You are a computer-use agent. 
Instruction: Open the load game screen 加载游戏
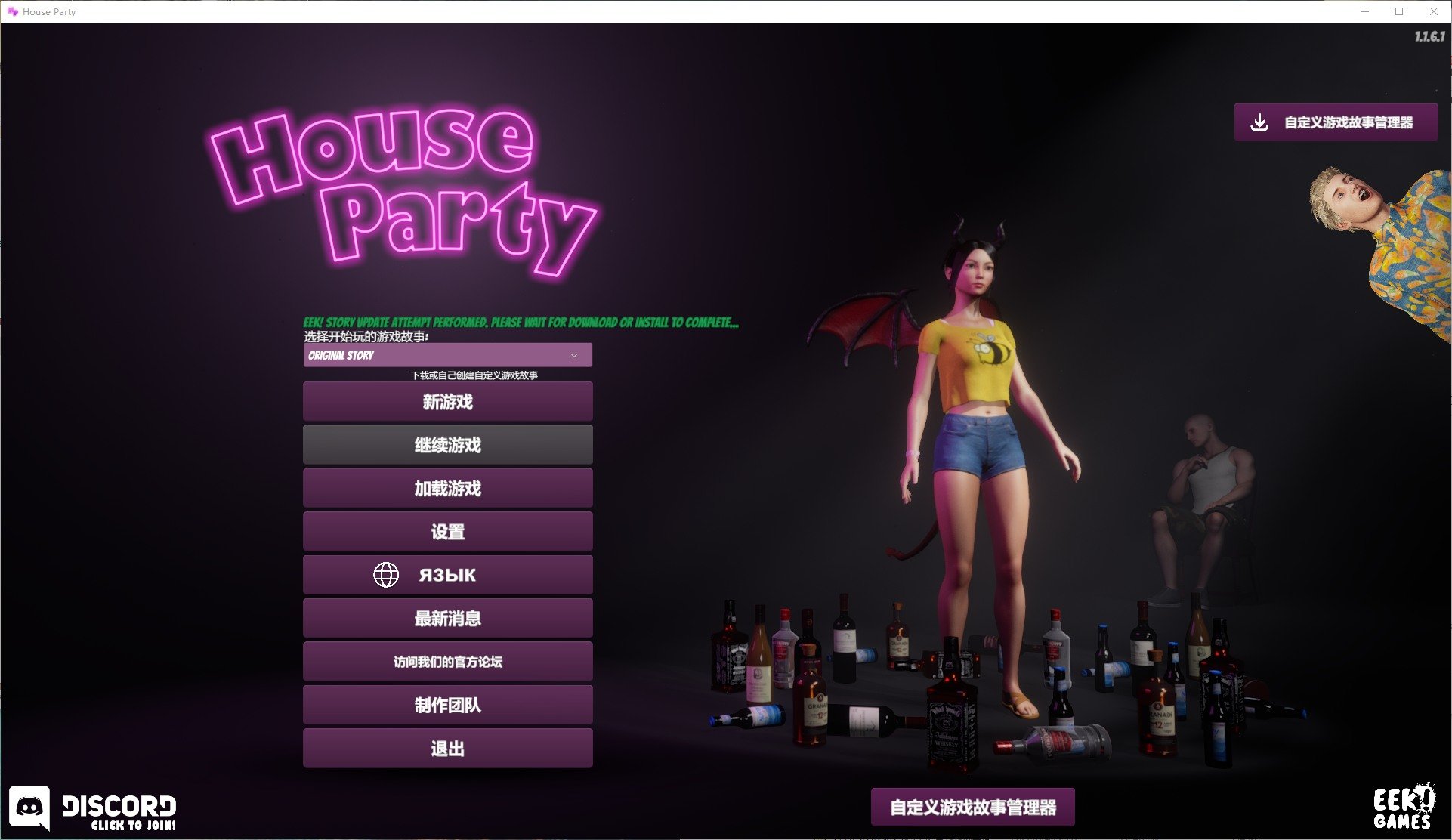447,488
